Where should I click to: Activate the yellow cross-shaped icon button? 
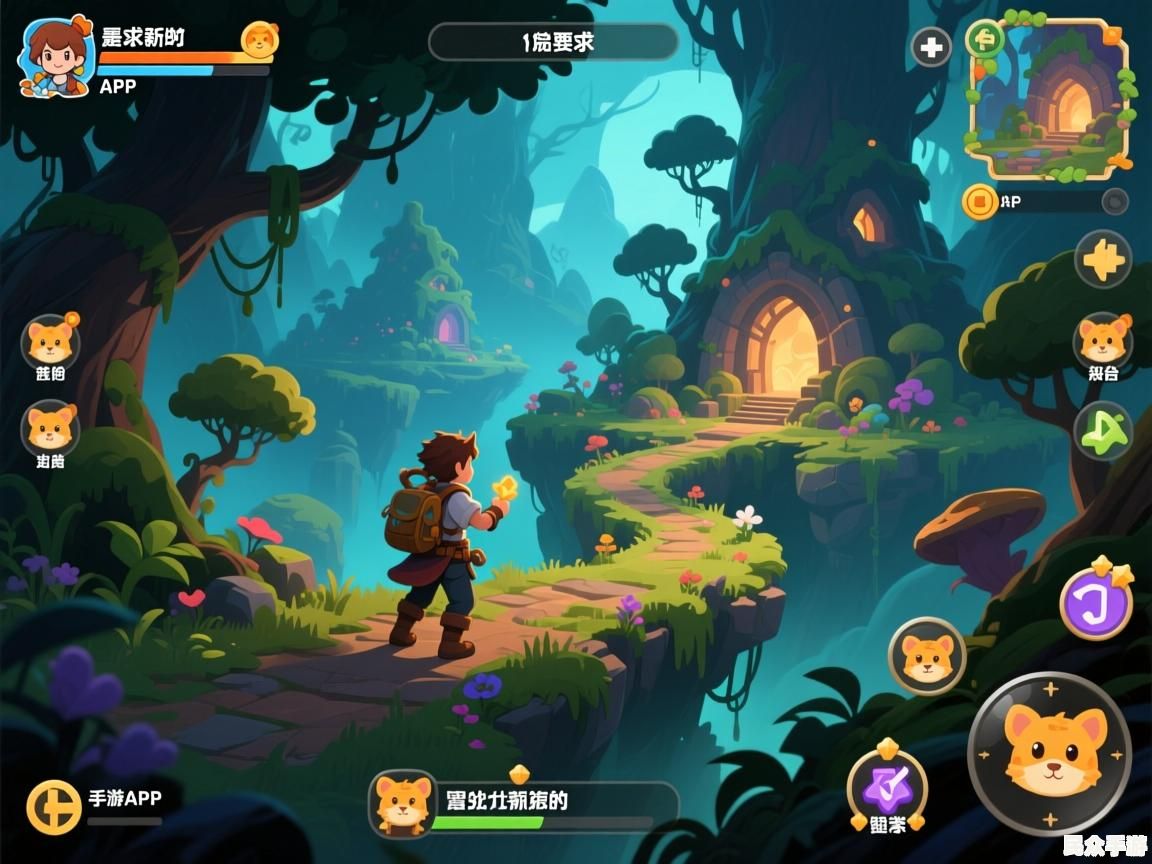coord(1103,261)
